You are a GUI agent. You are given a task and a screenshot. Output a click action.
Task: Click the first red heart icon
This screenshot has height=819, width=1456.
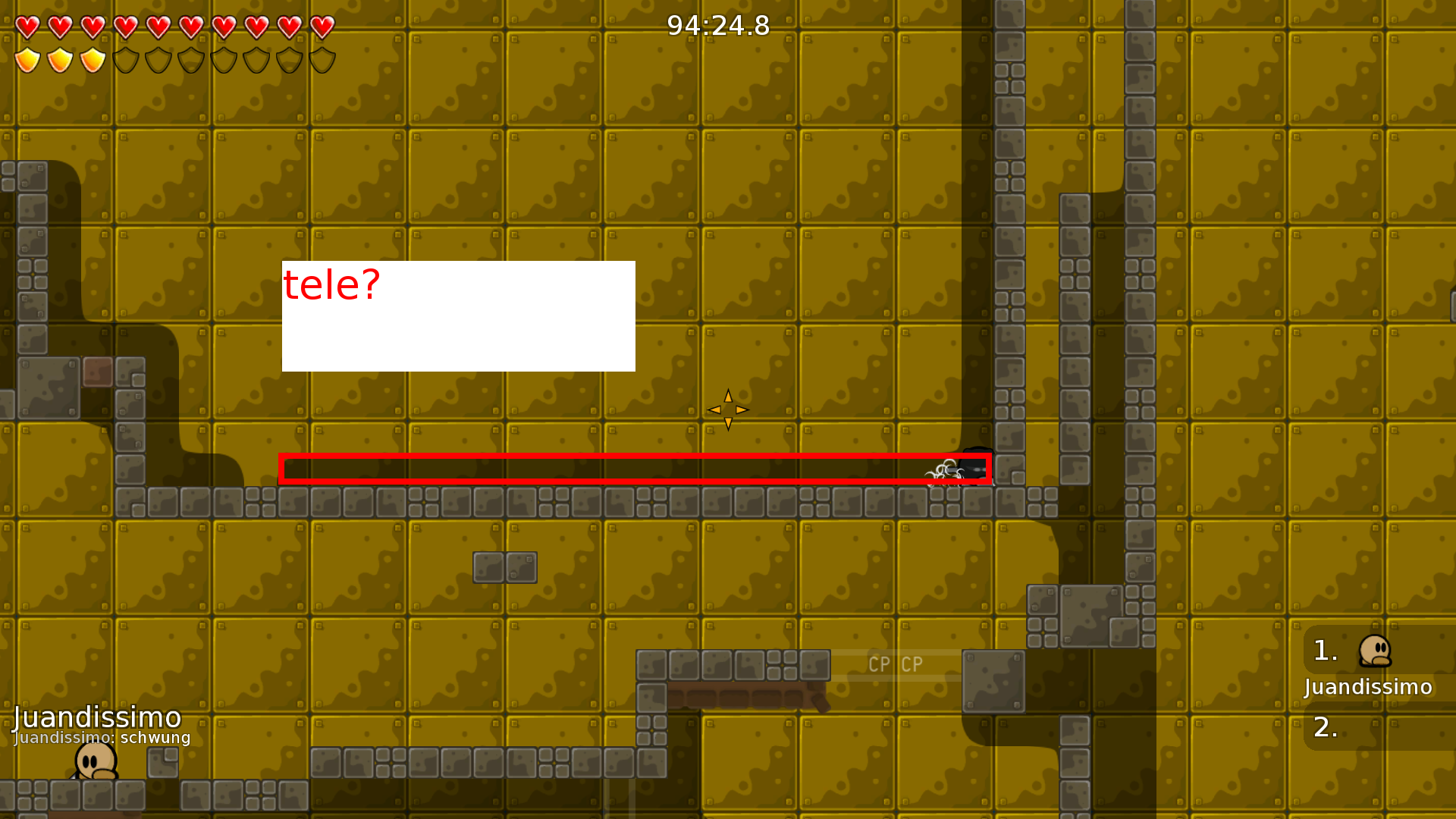(x=27, y=27)
